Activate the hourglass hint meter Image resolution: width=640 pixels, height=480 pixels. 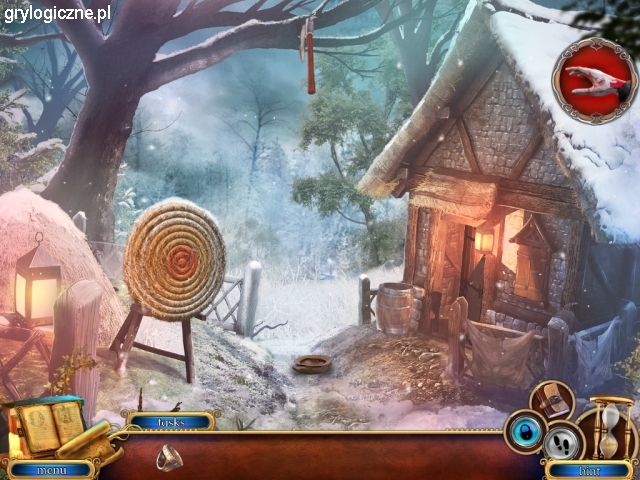pyautogui.click(x=612, y=428)
